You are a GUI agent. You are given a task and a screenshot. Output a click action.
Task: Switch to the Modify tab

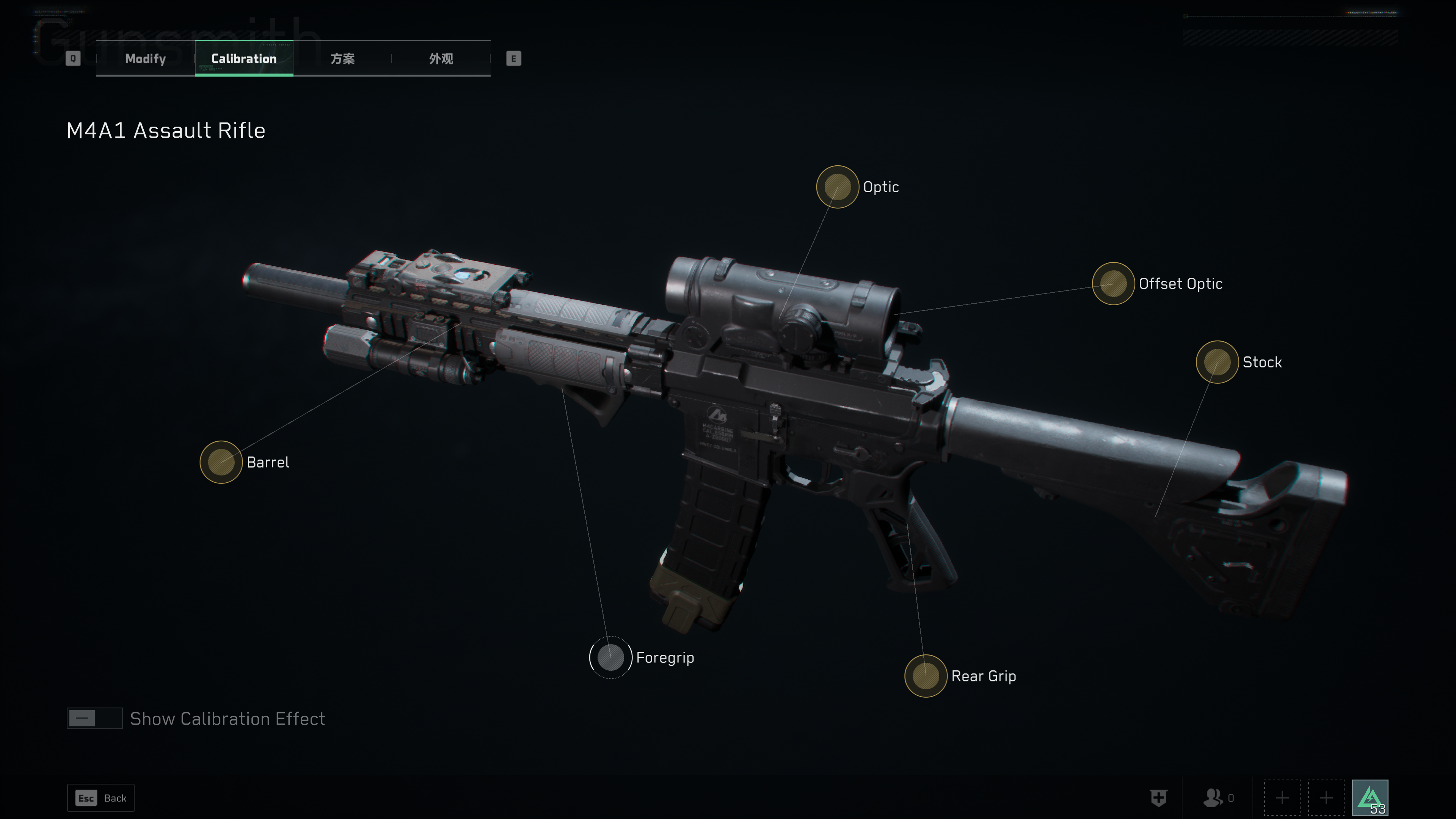[x=145, y=59]
